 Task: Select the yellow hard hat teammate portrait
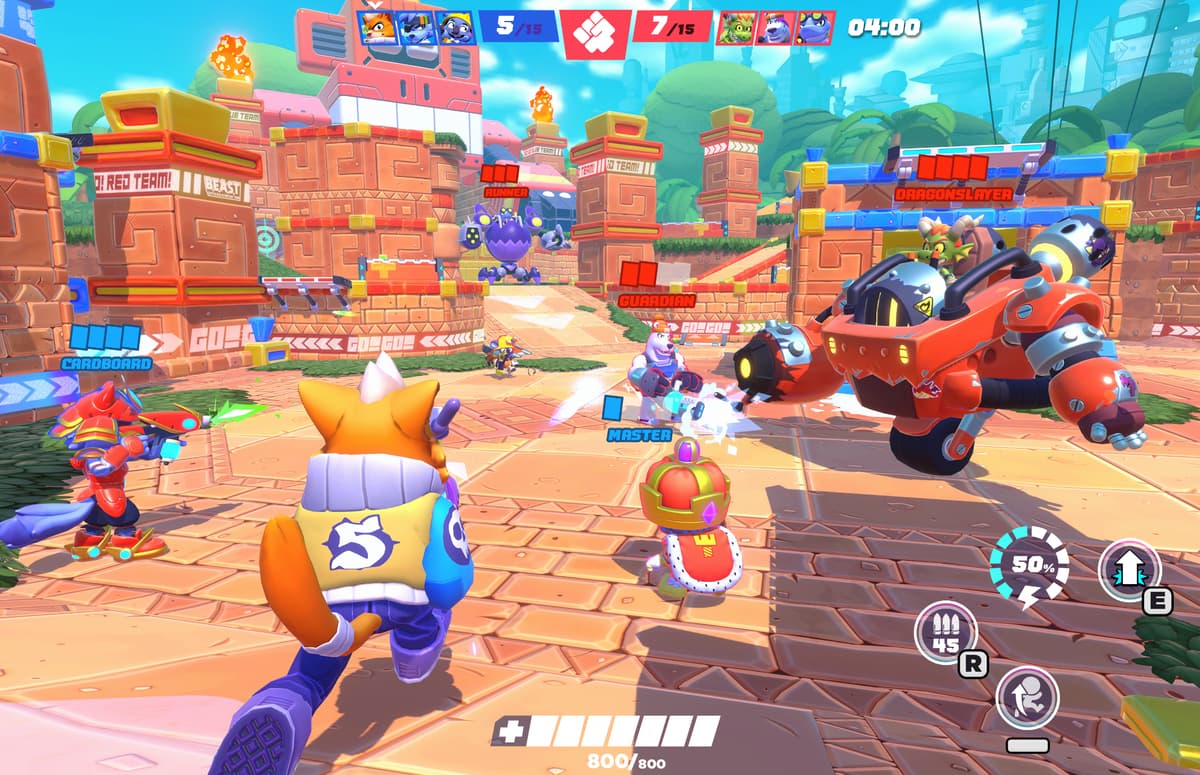pos(456,26)
